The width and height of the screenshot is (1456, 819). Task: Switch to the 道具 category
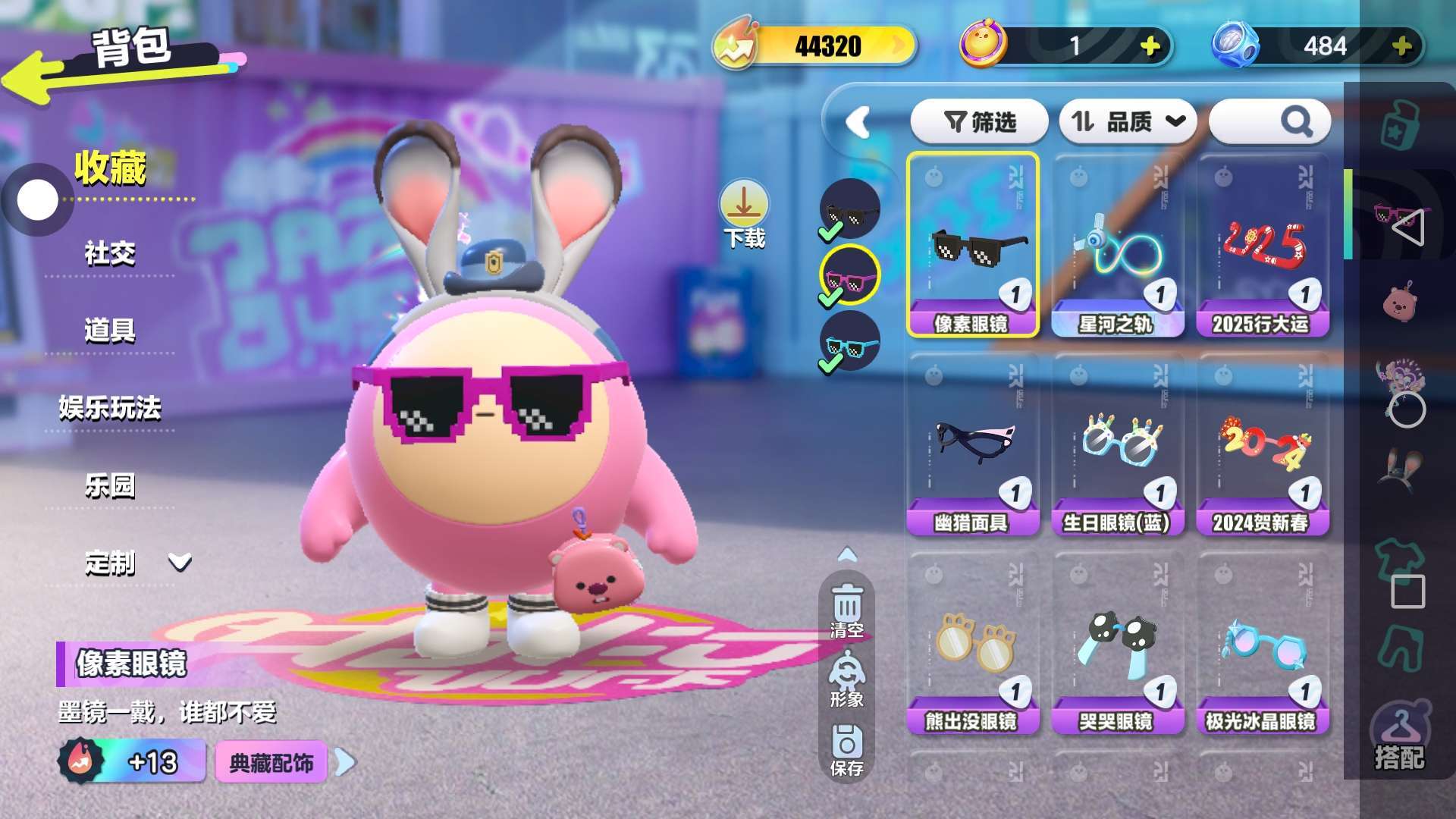coord(110,331)
